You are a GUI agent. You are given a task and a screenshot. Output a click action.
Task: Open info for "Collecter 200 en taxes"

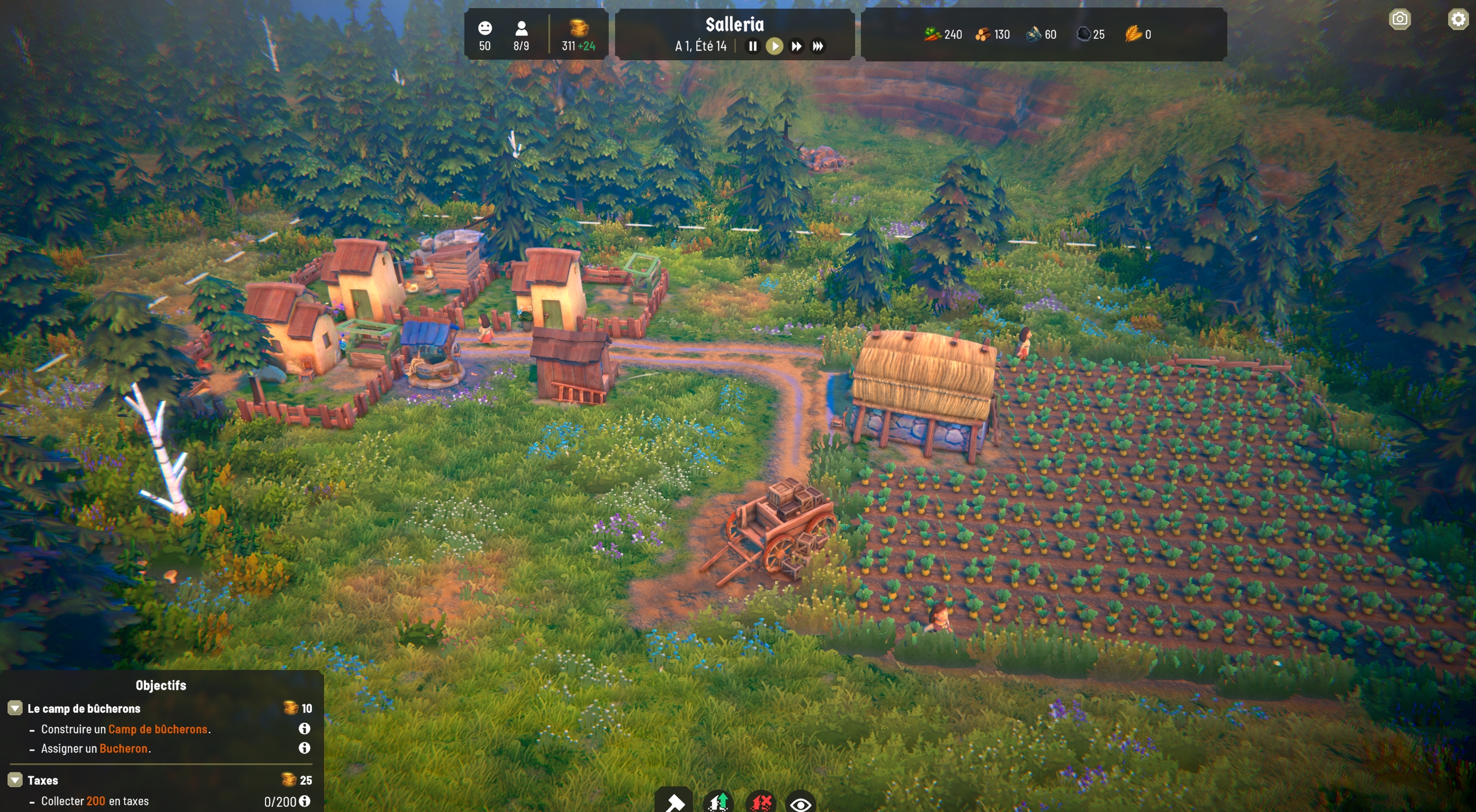(304, 801)
